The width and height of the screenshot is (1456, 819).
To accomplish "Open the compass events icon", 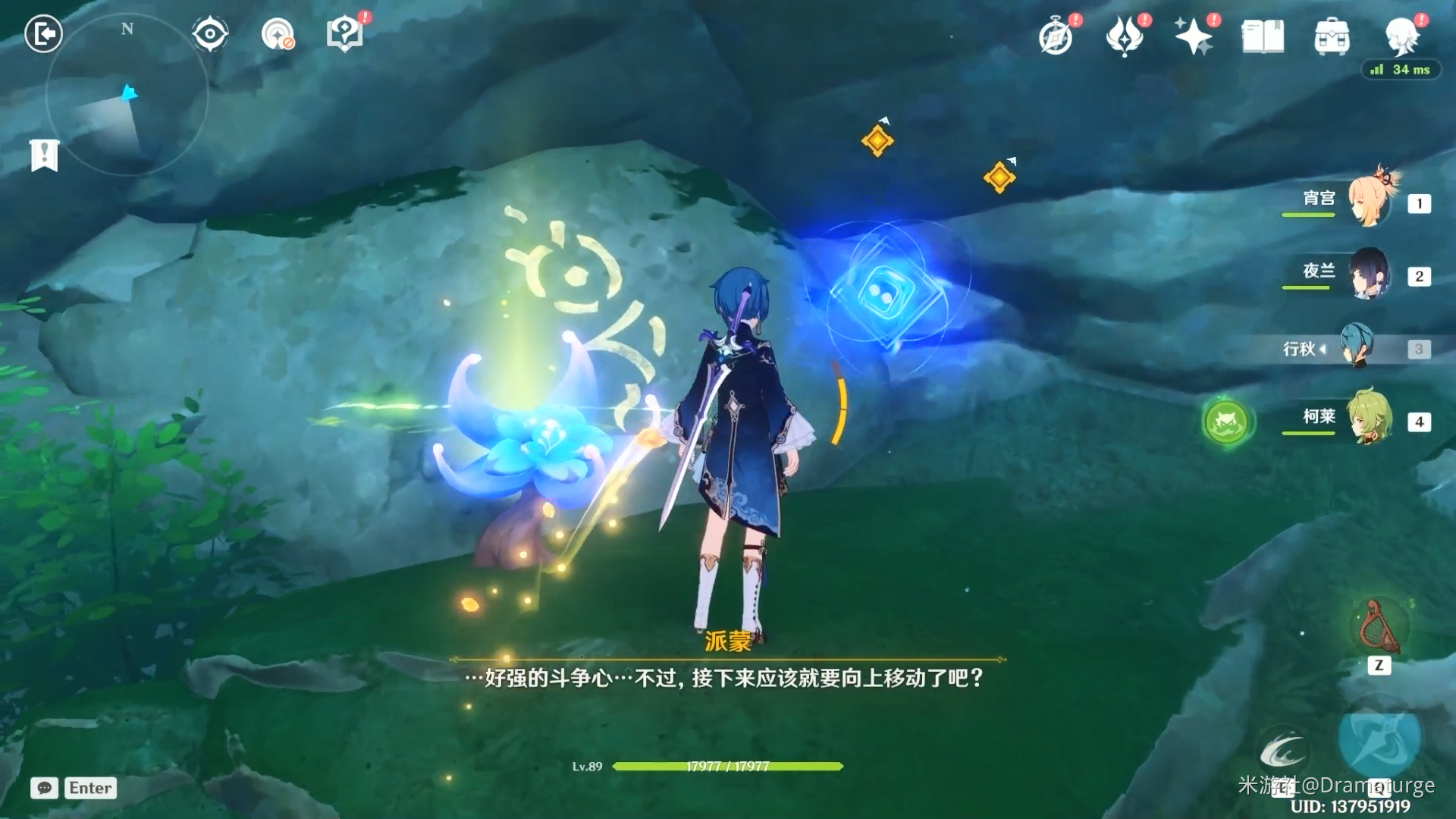I will 1056,36.
